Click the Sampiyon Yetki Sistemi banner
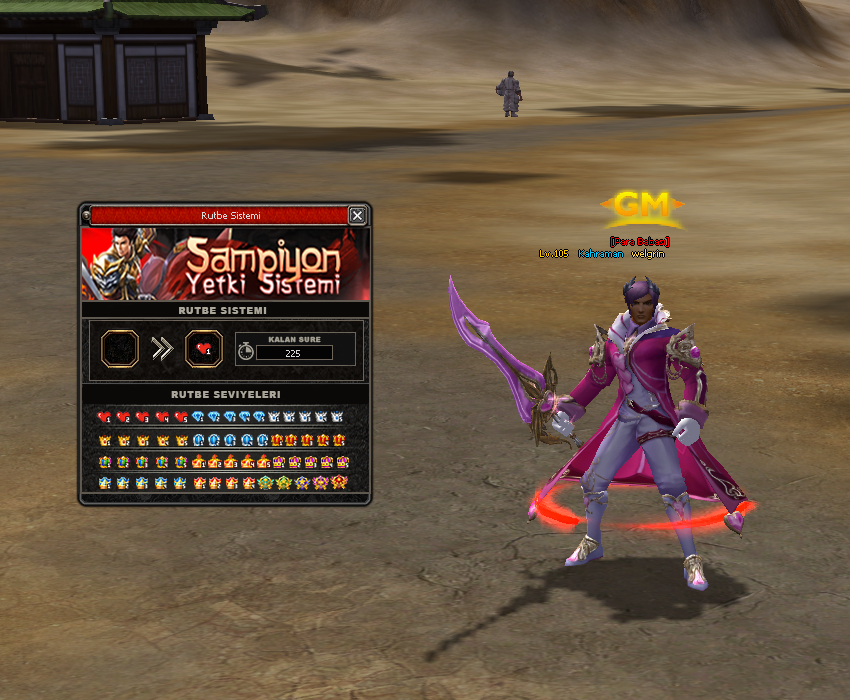This screenshot has width=850, height=700. pos(225,264)
